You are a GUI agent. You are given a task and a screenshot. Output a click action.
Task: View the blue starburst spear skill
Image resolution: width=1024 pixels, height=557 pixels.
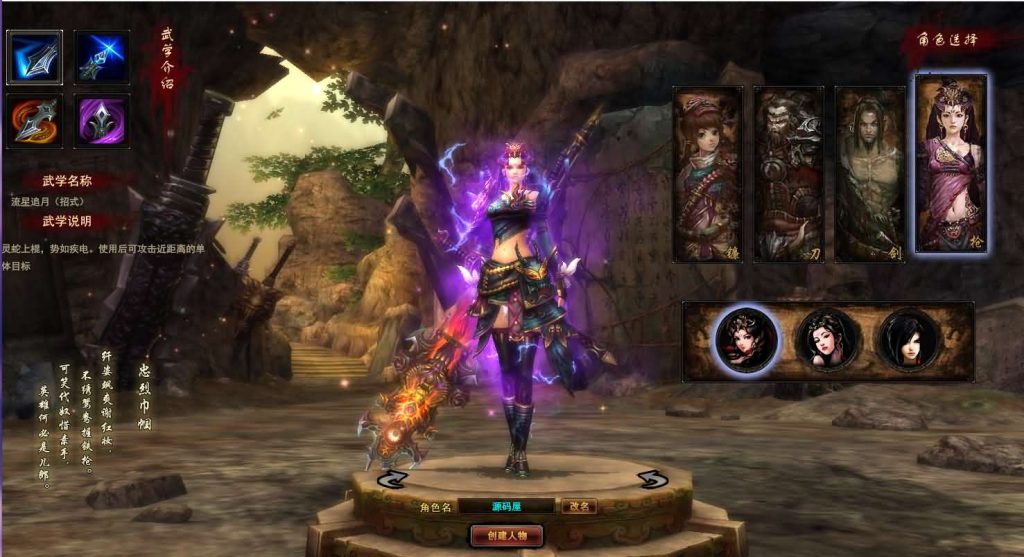coord(101,57)
